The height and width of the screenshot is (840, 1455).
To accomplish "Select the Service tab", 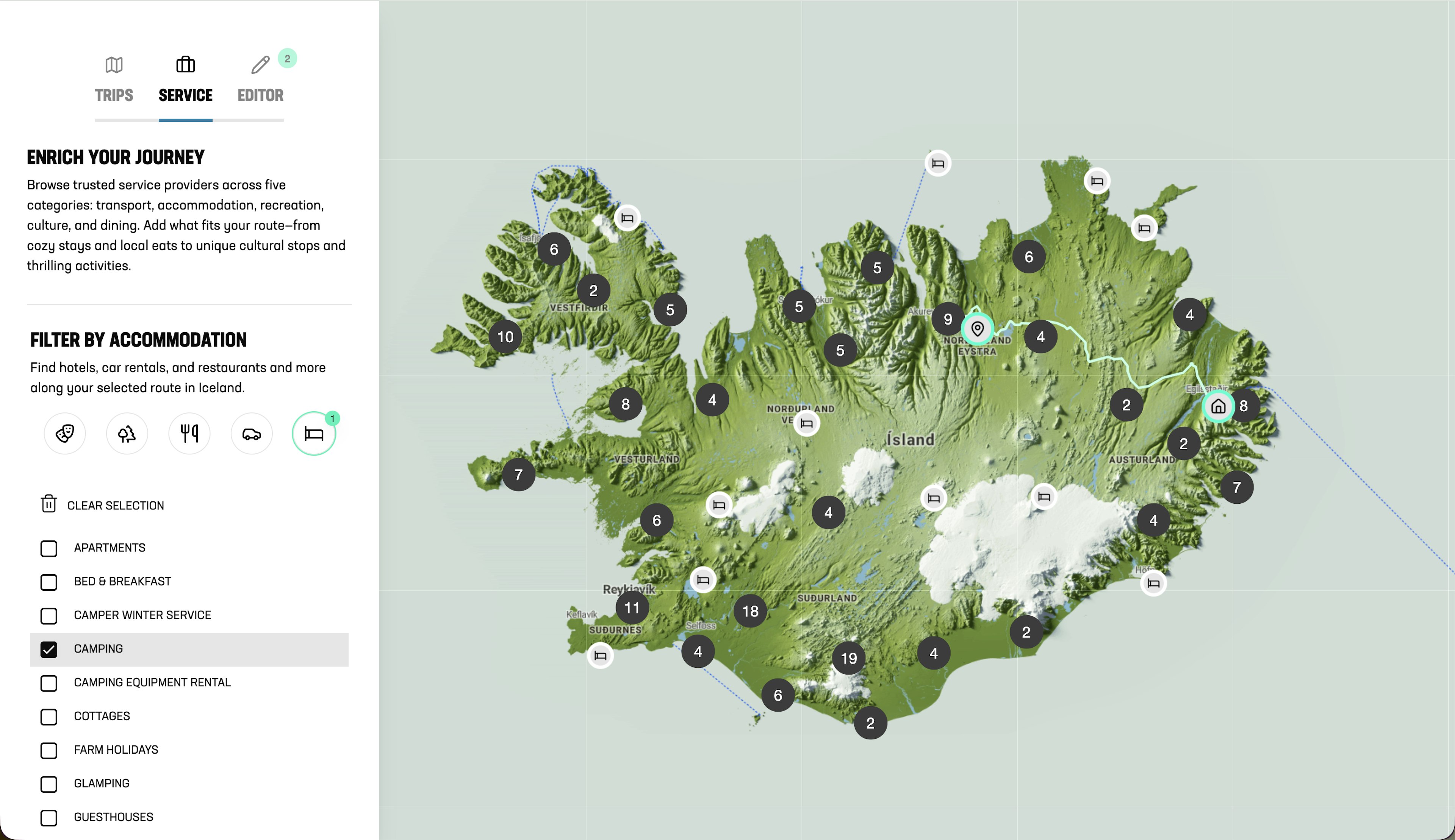I will 185,80.
